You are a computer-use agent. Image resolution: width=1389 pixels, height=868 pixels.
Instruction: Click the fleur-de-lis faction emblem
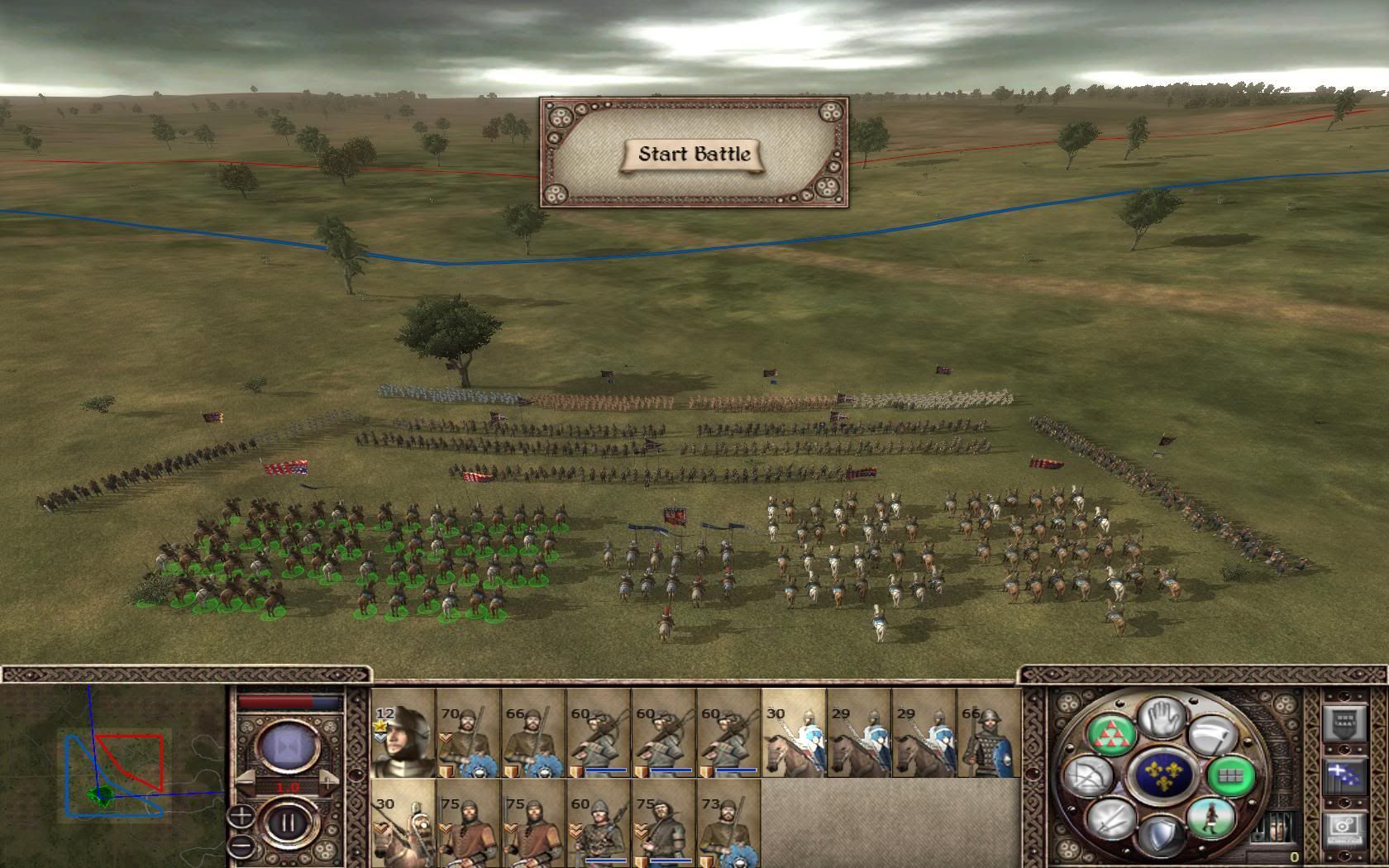(1162, 776)
